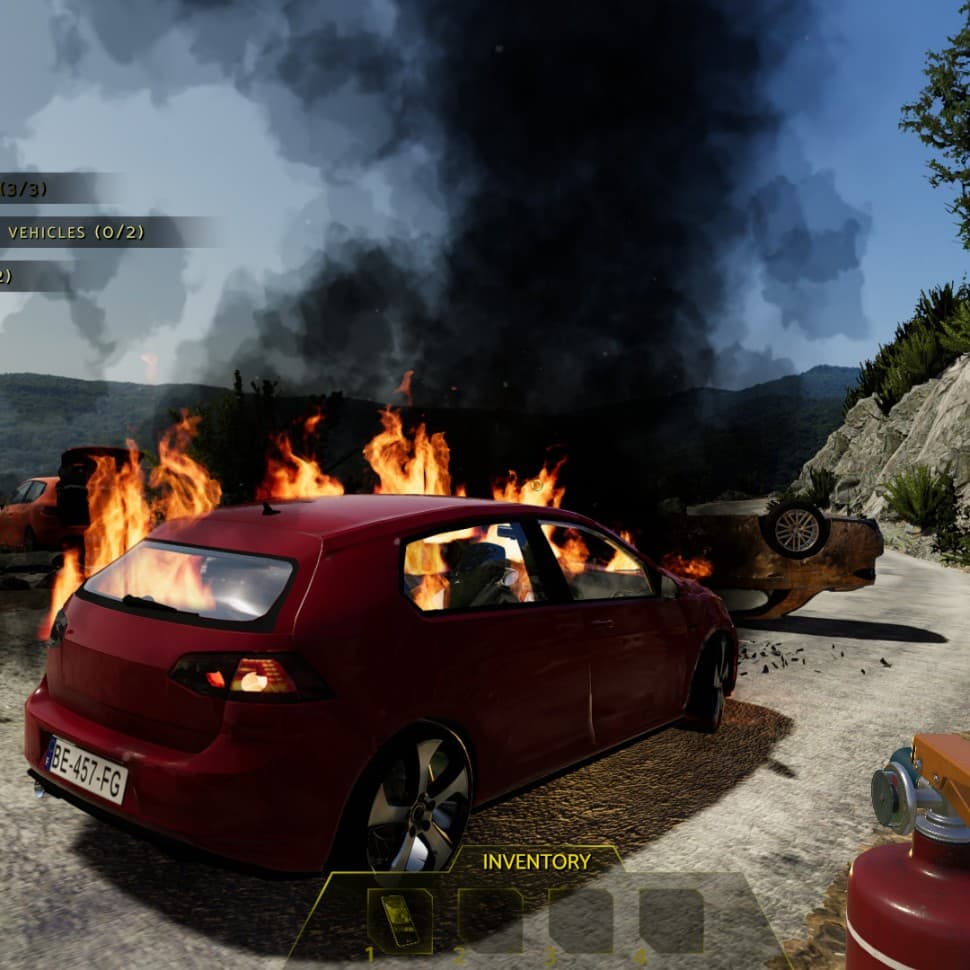The image size is (970, 970).
Task: Select the phone in inventory slot 1
Action: pos(399,919)
